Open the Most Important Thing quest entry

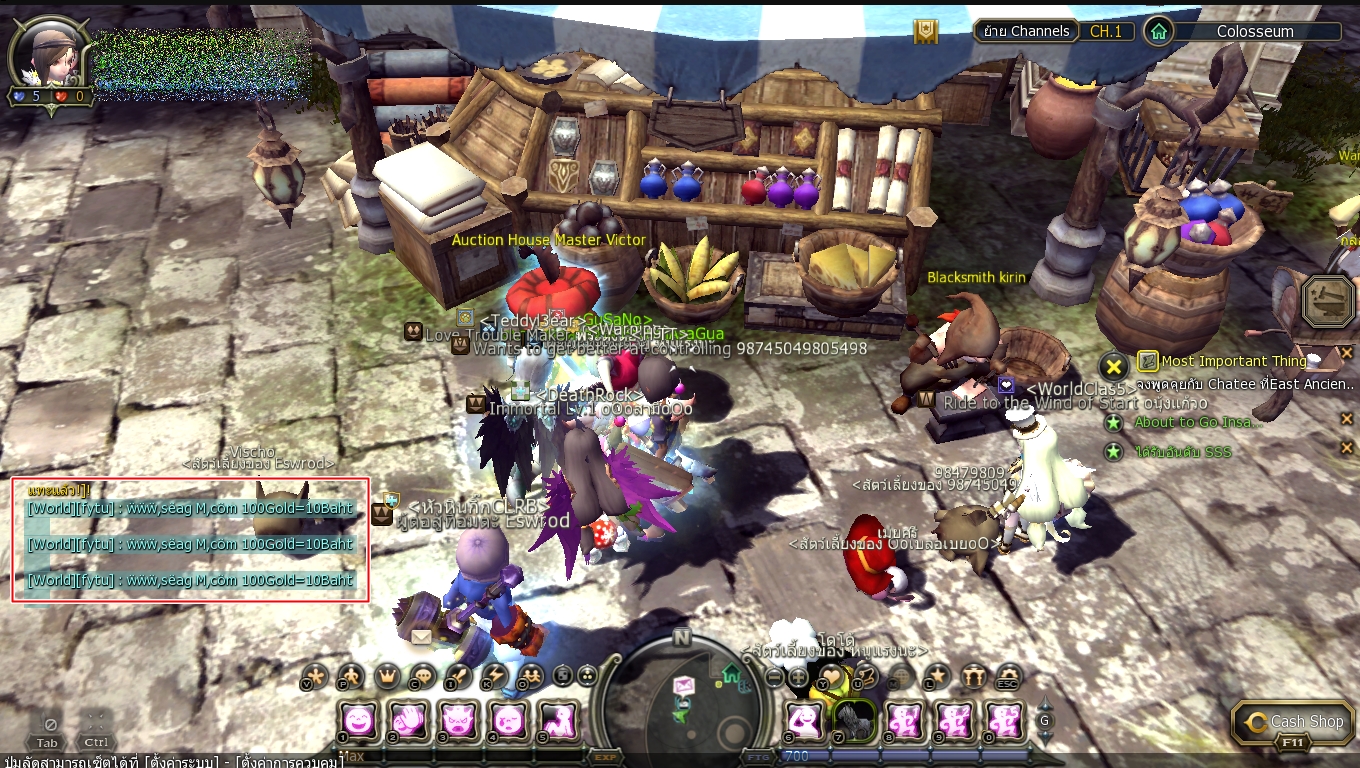click(x=1234, y=361)
